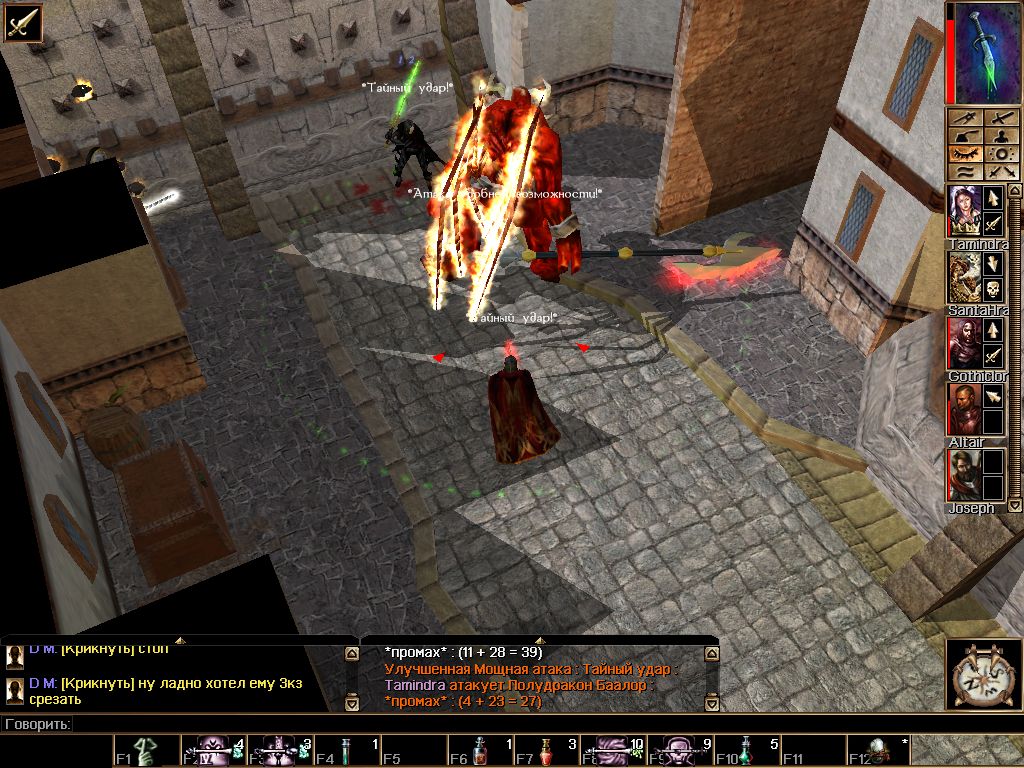Click the chat window's scroll-up arrow
The height and width of the screenshot is (768, 1024).
(351, 654)
